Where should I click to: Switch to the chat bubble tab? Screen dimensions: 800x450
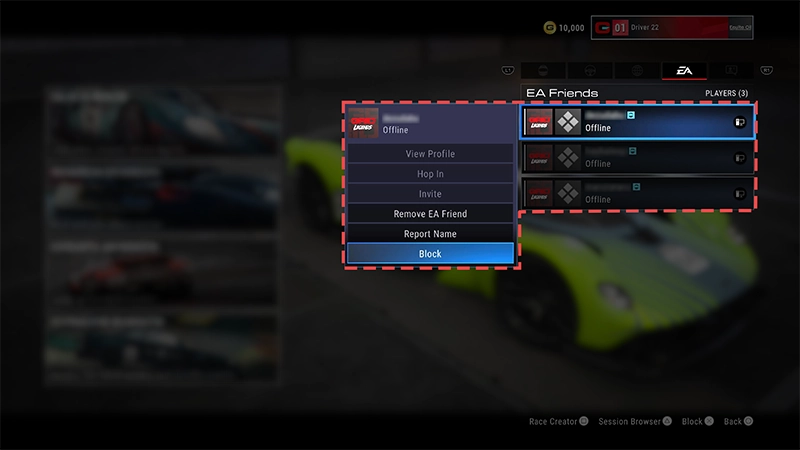click(732, 71)
